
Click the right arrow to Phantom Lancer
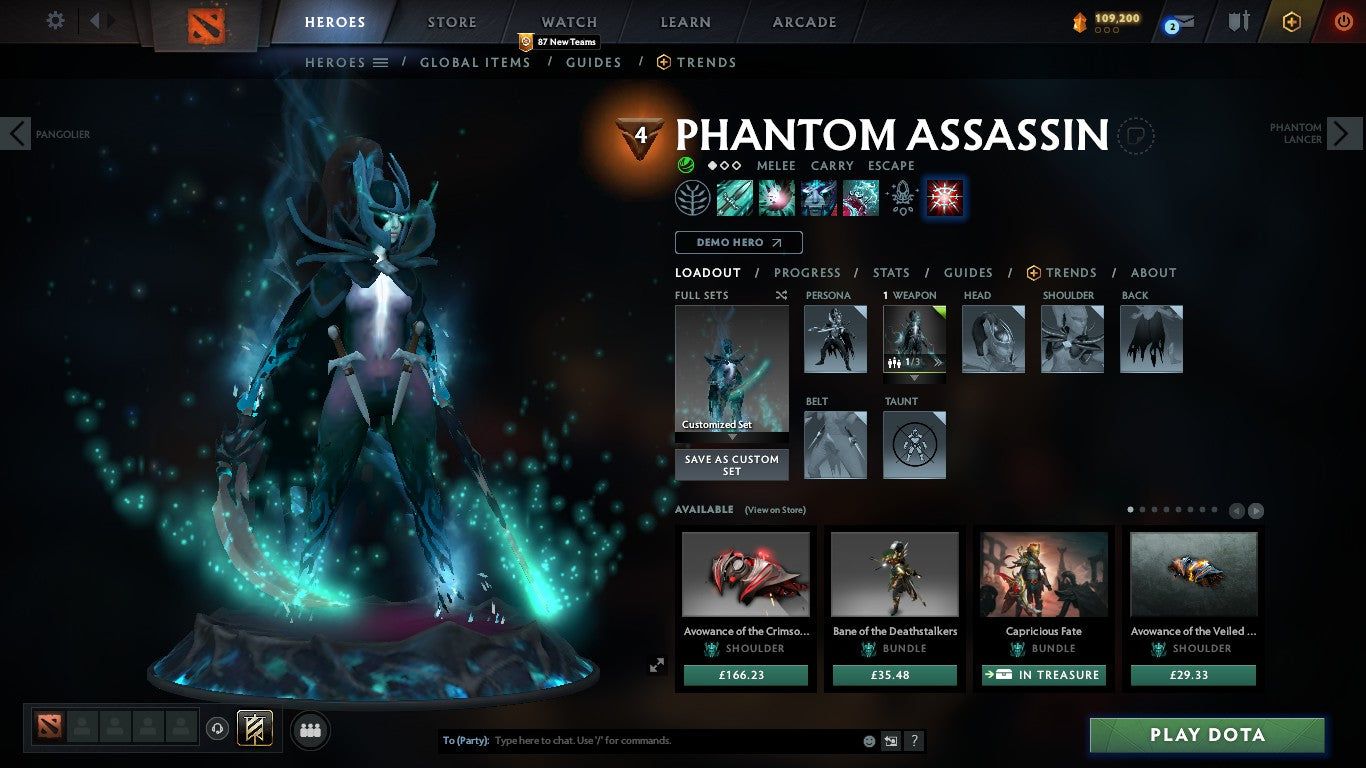[1344, 132]
